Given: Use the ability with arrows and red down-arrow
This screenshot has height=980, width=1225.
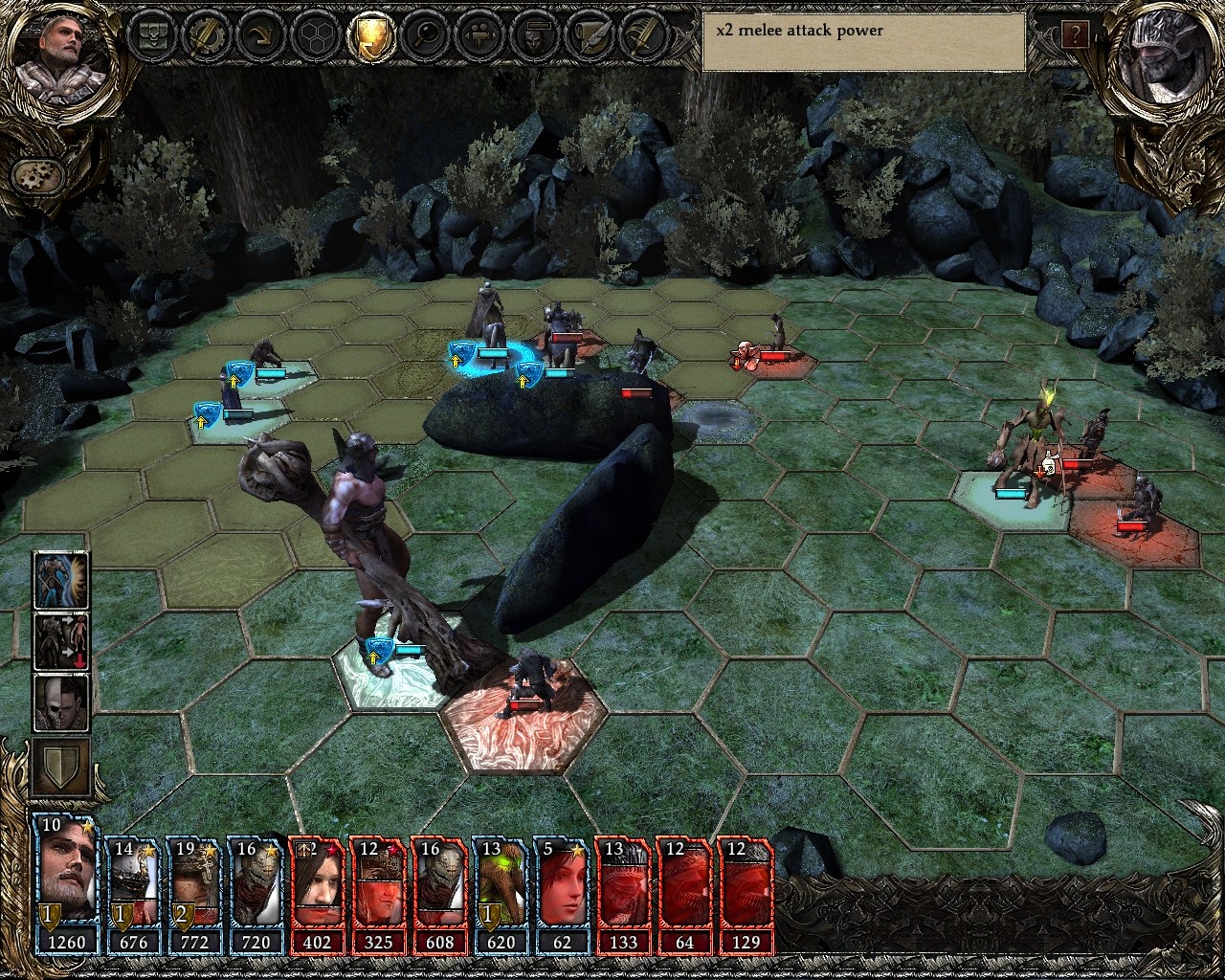Looking at the screenshot, I should coord(62,641).
